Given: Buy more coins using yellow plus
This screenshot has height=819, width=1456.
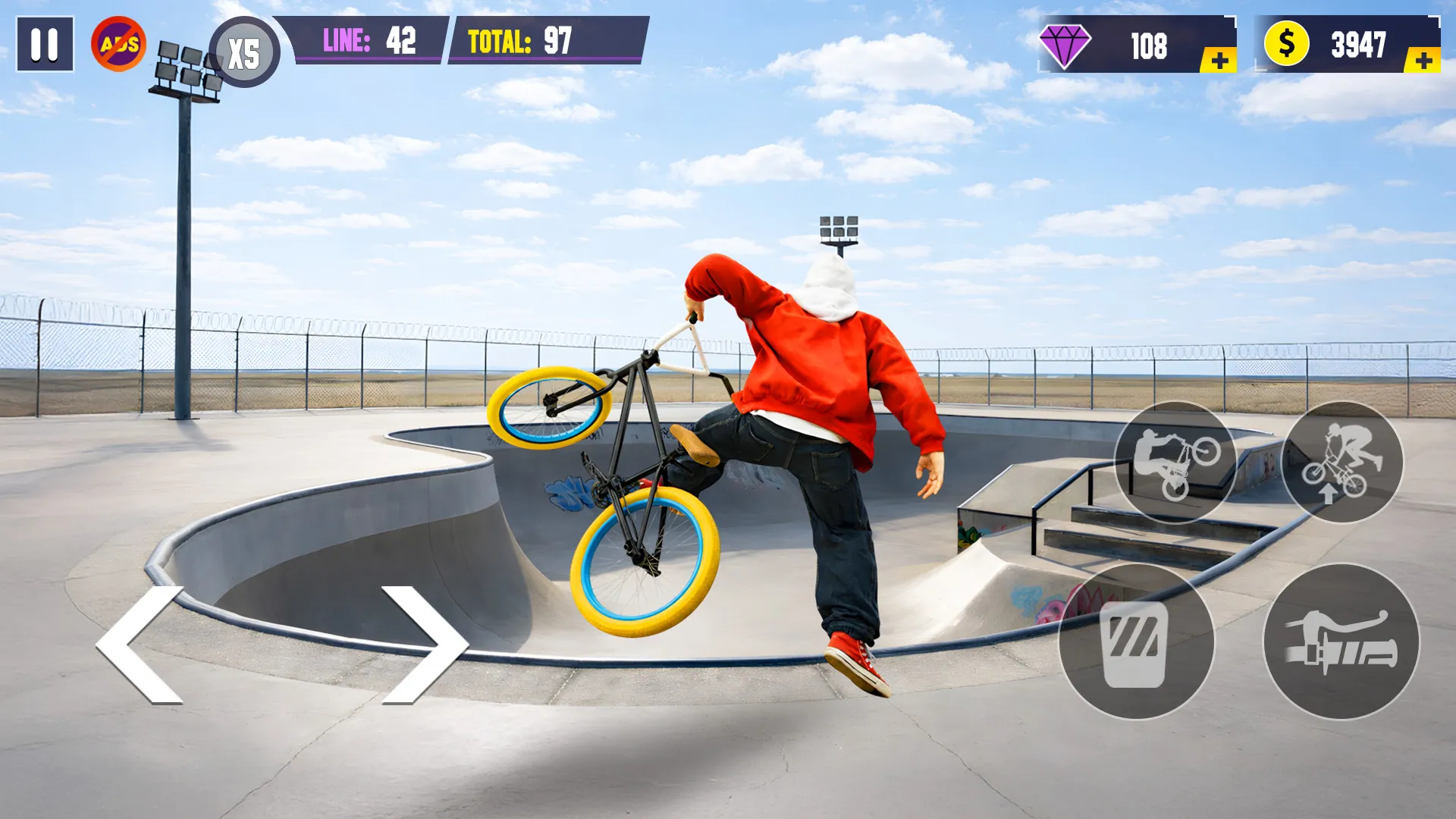Looking at the screenshot, I should pyautogui.click(x=1423, y=61).
